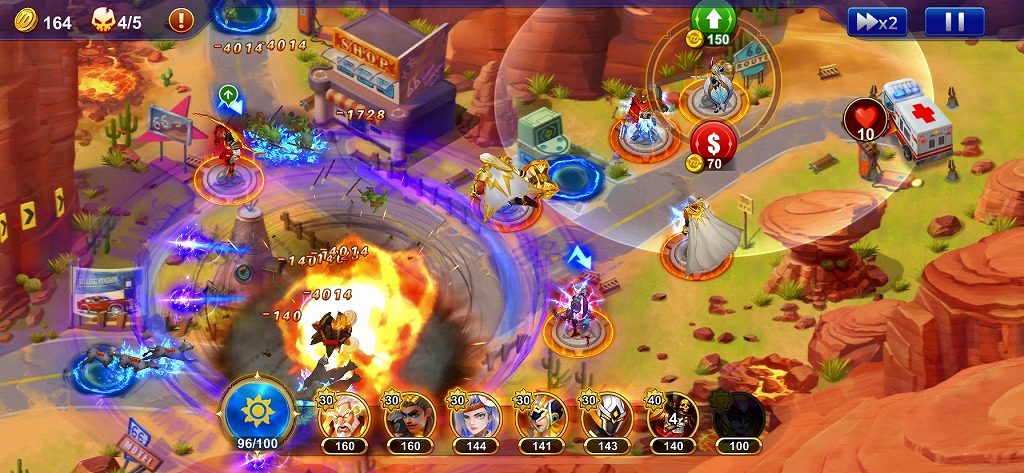Tap the green upgrade arrow above red tower
Image resolution: width=1024 pixels, height=473 pixels.
pyautogui.click(x=228, y=96)
